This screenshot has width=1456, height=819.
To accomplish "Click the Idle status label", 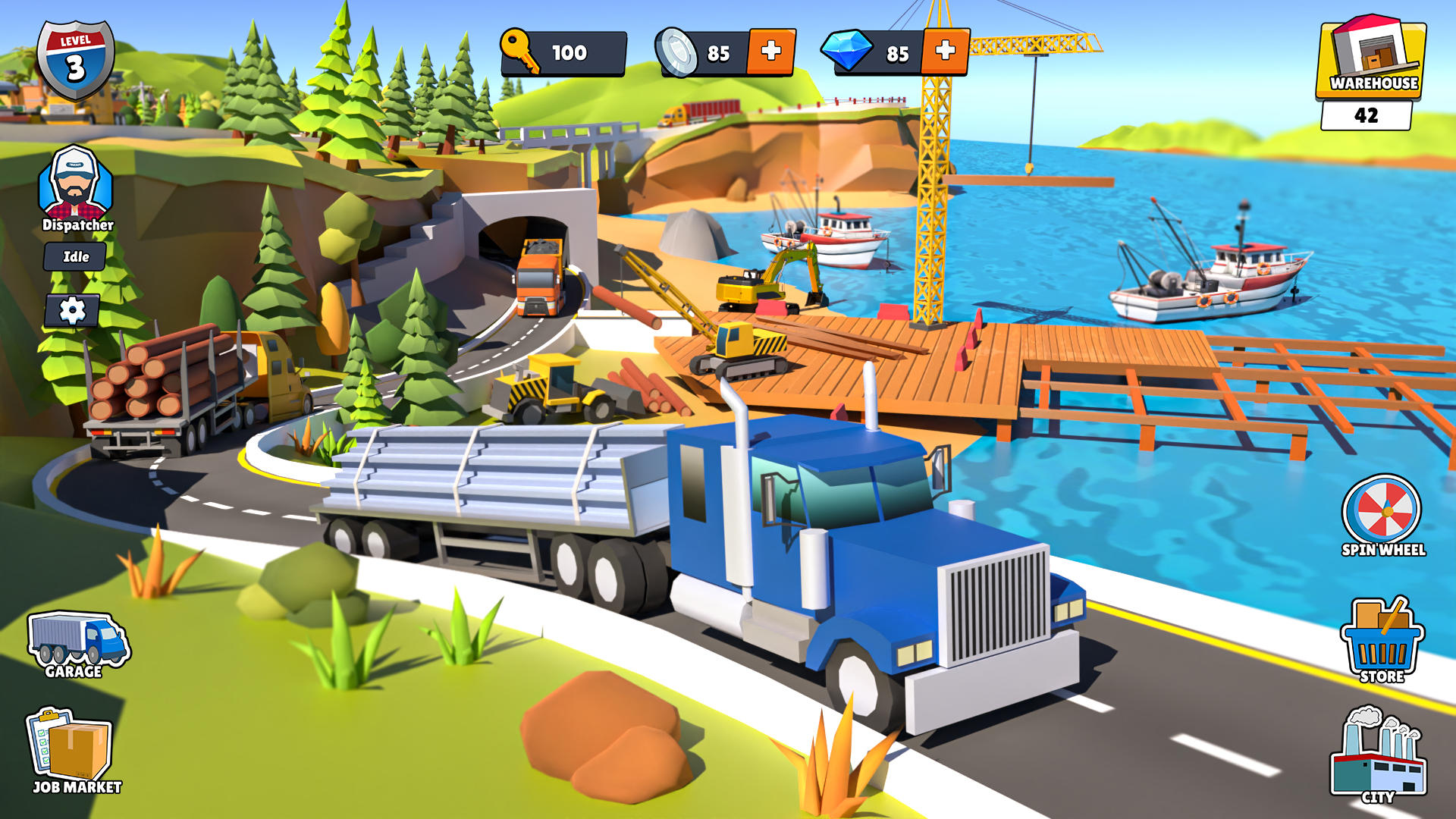I will pyautogui.click(x=74, y=256).
